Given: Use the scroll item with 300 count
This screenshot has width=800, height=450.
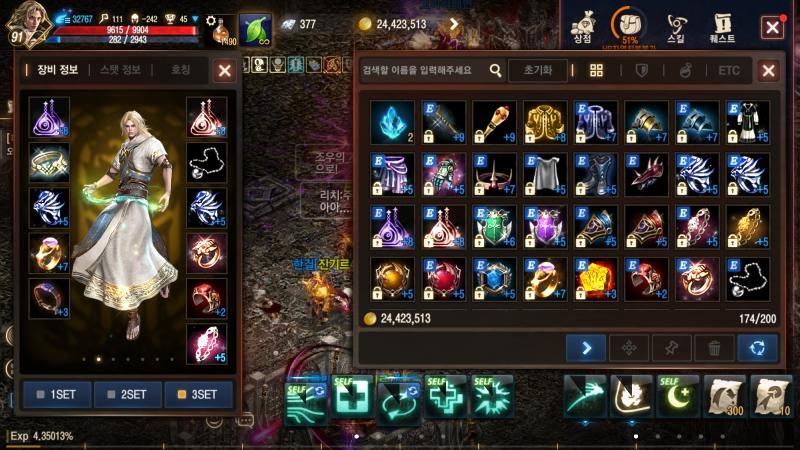Looking at the screenshot, I should pyautogui.click(x=724, y=396).
